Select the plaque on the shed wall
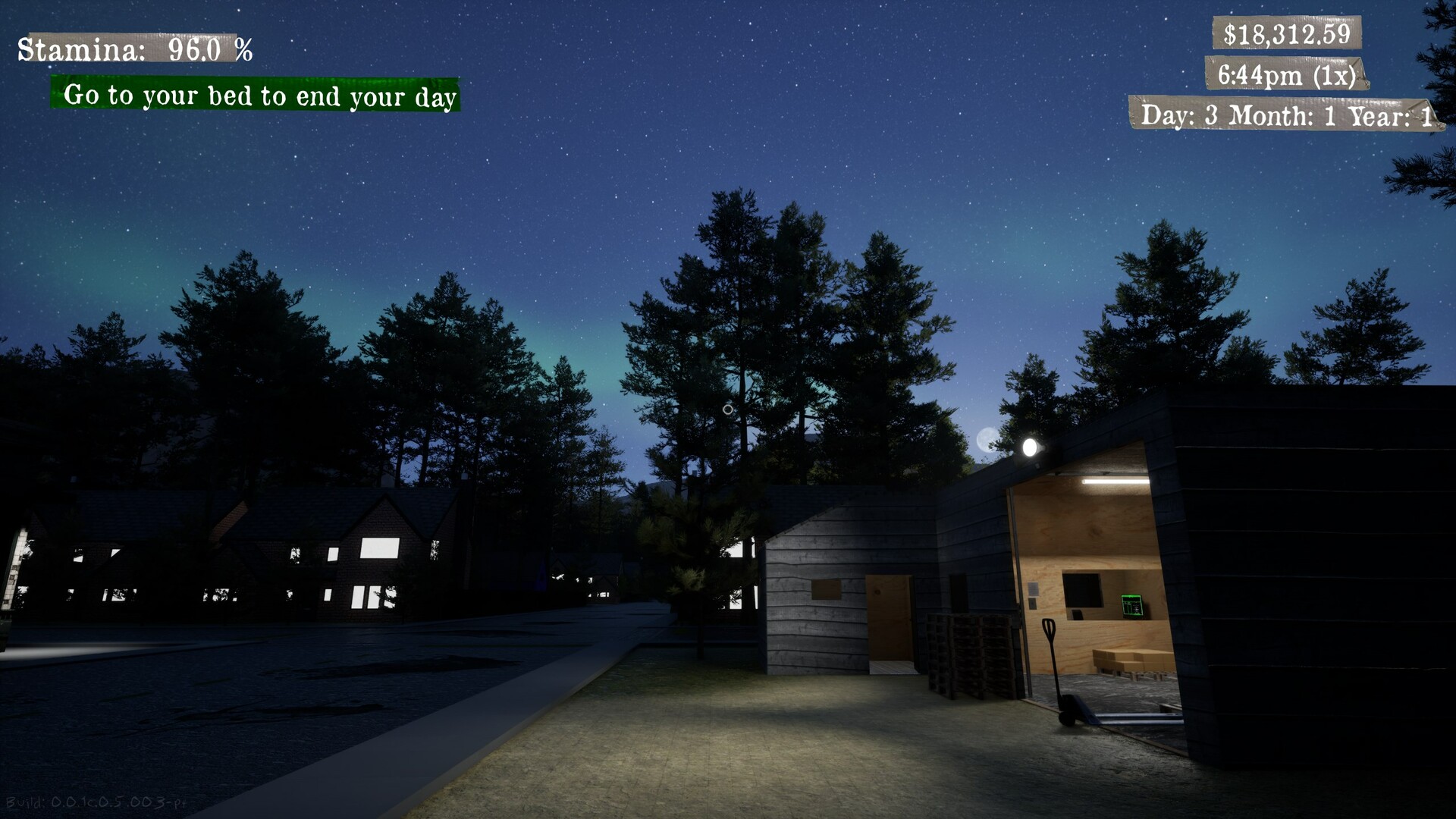Viewport: 1456px width, 819px height. pyautogui.click(x=825, y=590)
